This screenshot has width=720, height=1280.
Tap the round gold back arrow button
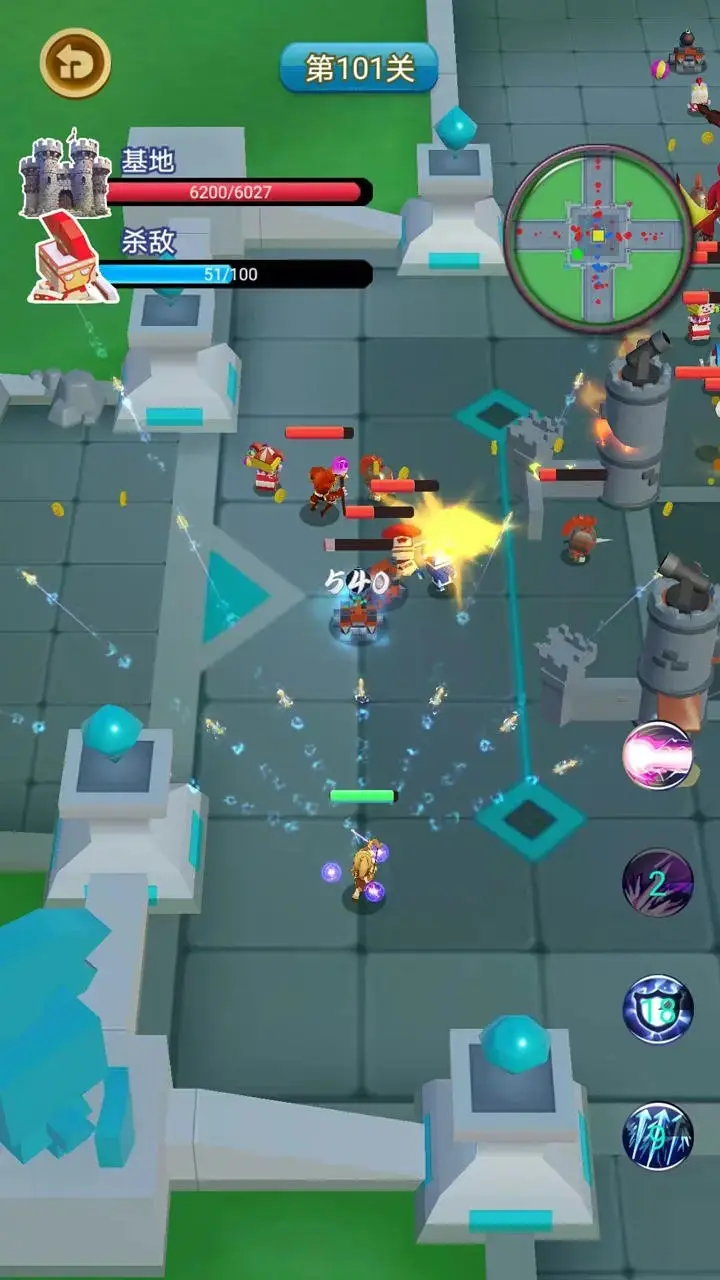pos(75,63)
